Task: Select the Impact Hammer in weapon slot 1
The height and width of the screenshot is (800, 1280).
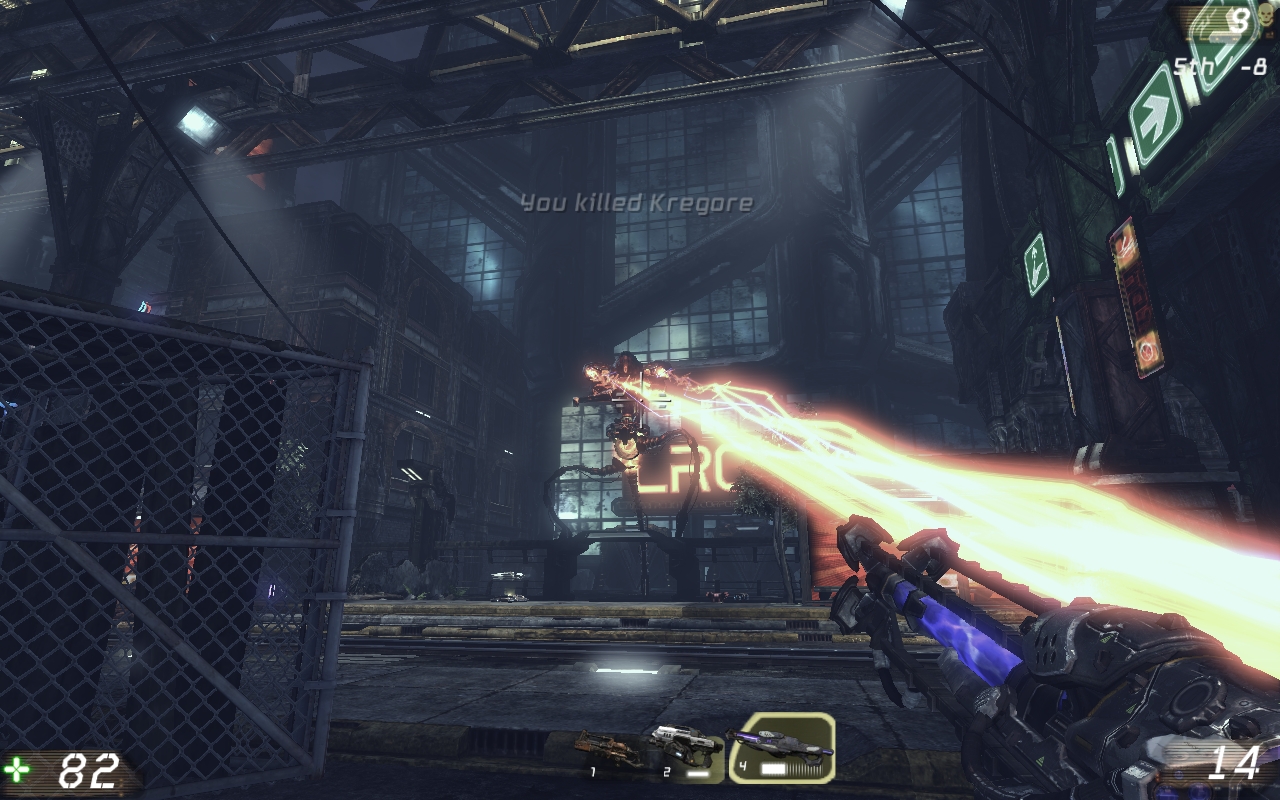Action: (x=610, y=749)
